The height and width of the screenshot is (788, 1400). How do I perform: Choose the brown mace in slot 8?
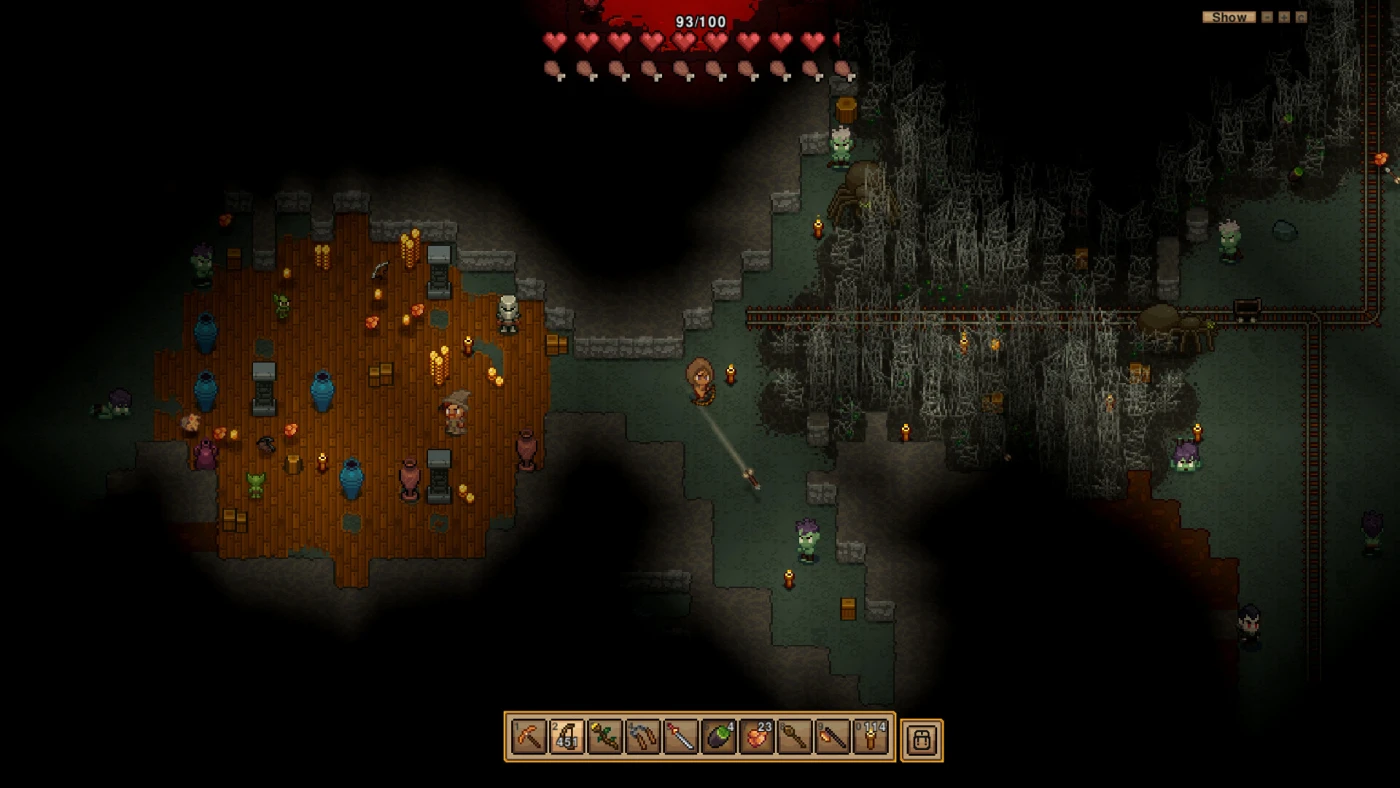click(795, 738)
